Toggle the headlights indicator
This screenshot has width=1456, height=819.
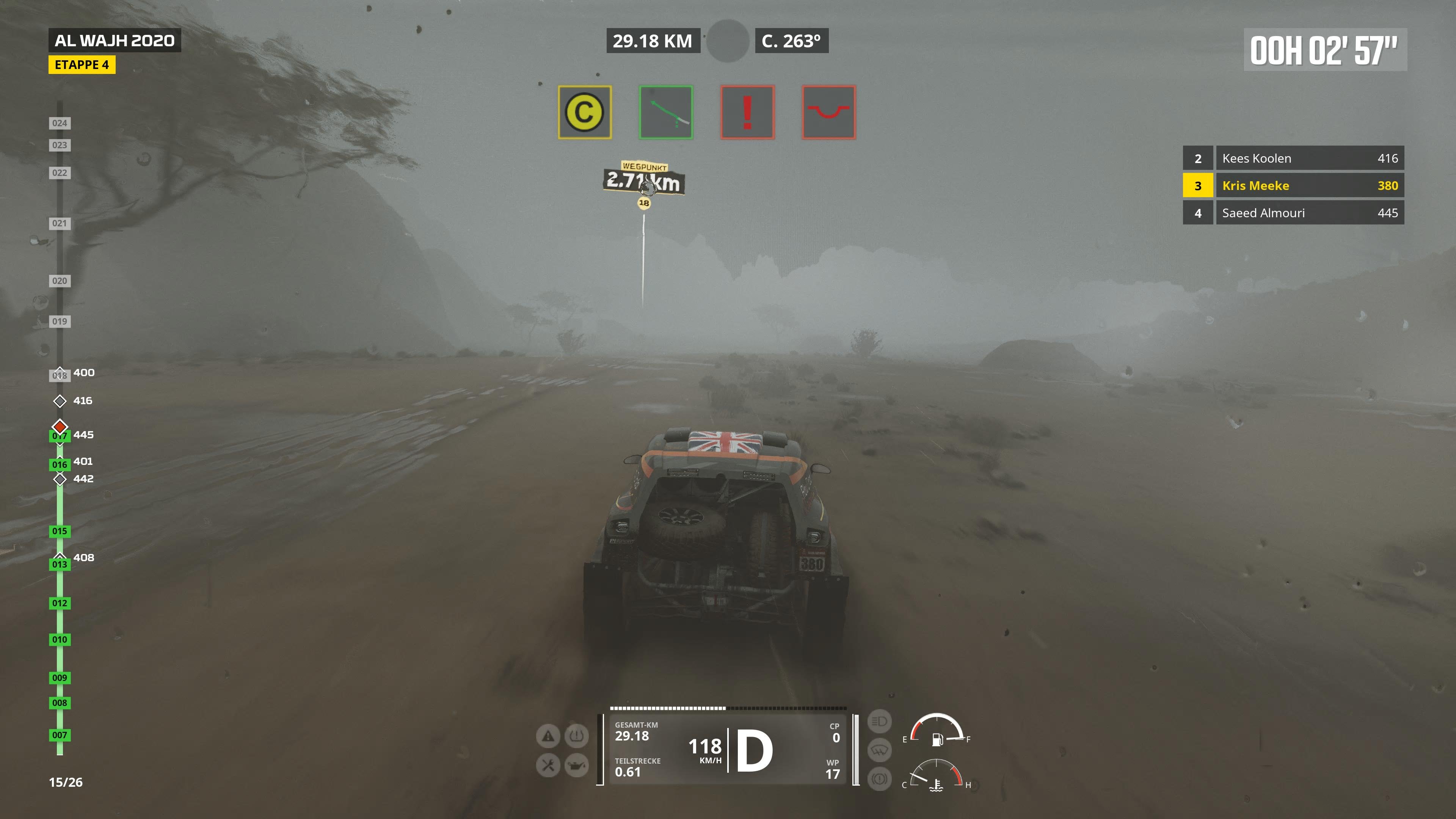click(880, 721)
